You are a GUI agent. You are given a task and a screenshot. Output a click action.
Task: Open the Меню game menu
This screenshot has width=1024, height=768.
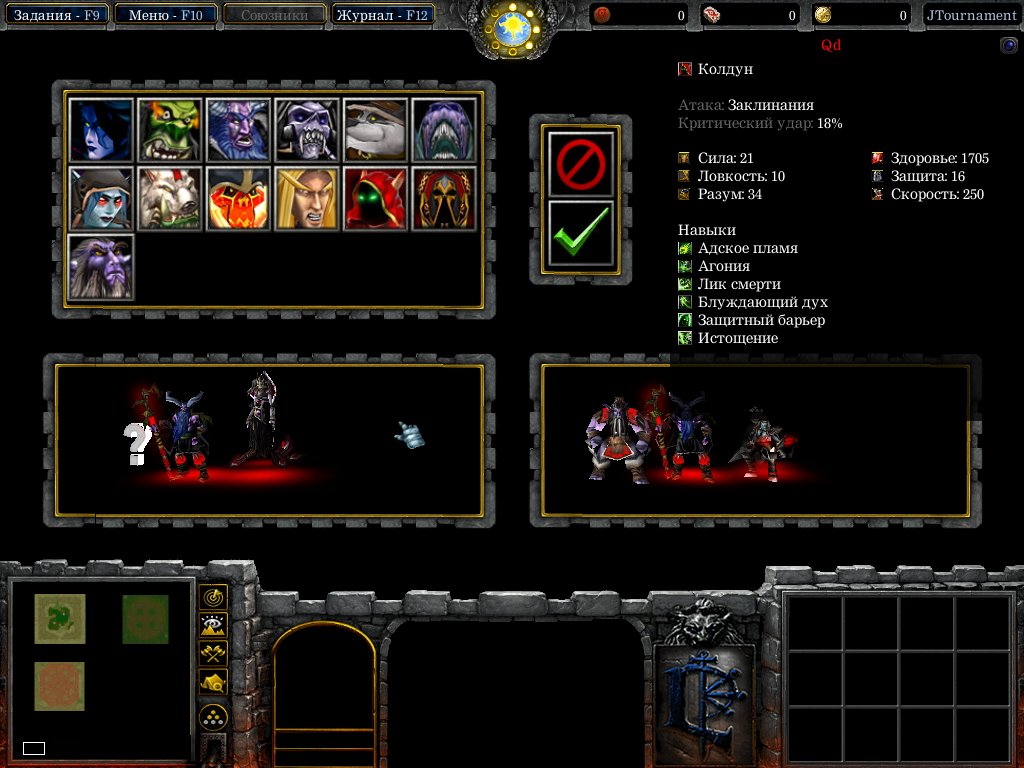166,15
